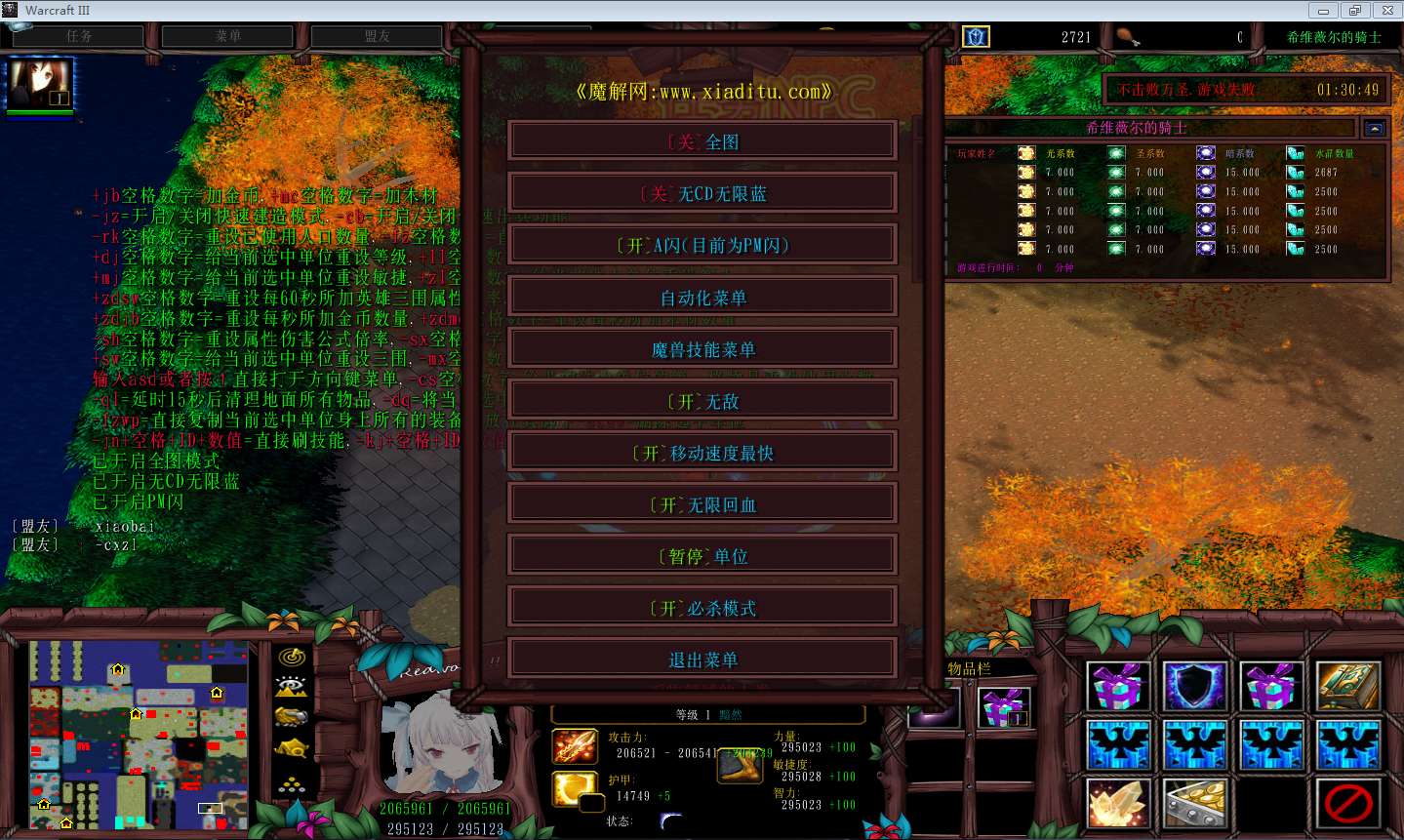Select the A闪 blink mode entry
Screen dimensions: 1404x840
click(702, 246)
